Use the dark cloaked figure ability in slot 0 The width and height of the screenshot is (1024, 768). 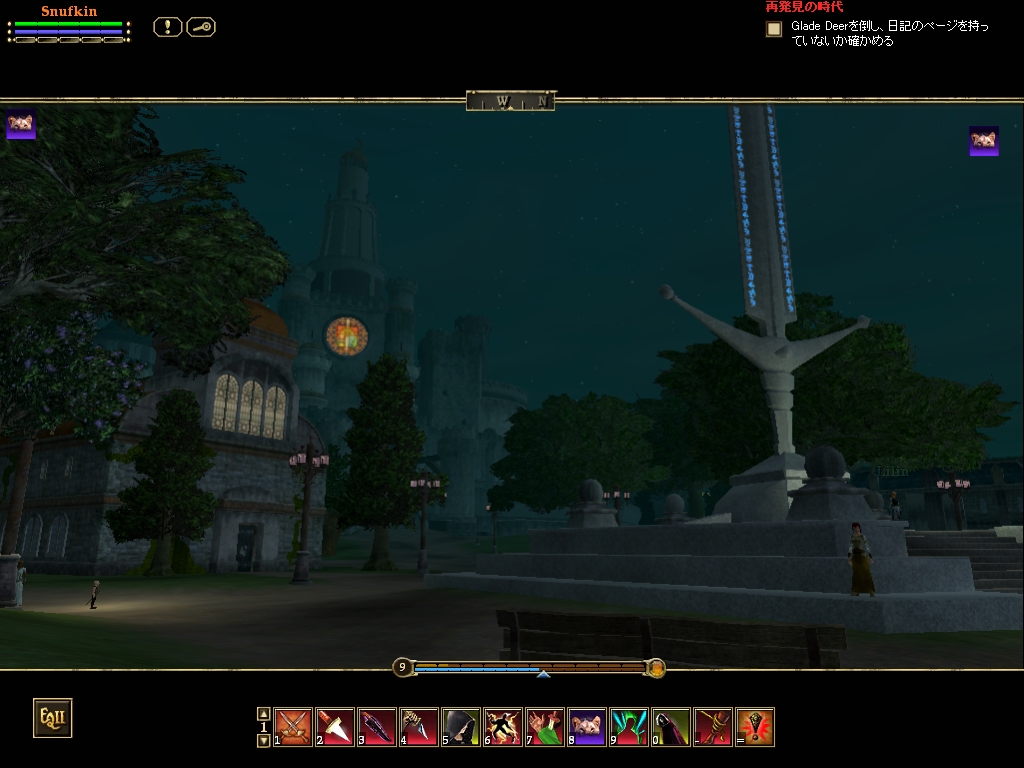click(x=672, y=727)
